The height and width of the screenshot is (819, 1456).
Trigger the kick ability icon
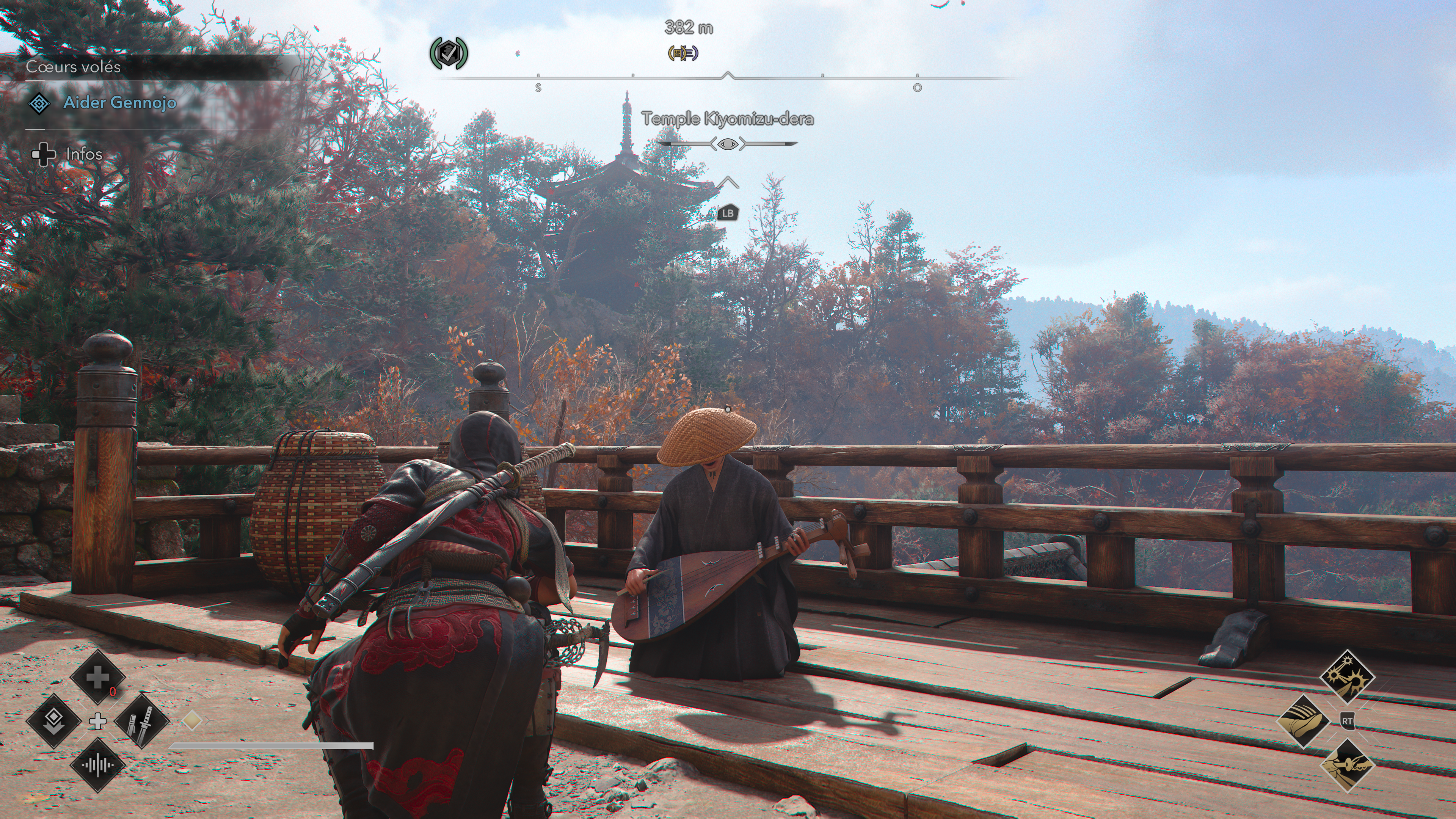tap(1304, 721)
